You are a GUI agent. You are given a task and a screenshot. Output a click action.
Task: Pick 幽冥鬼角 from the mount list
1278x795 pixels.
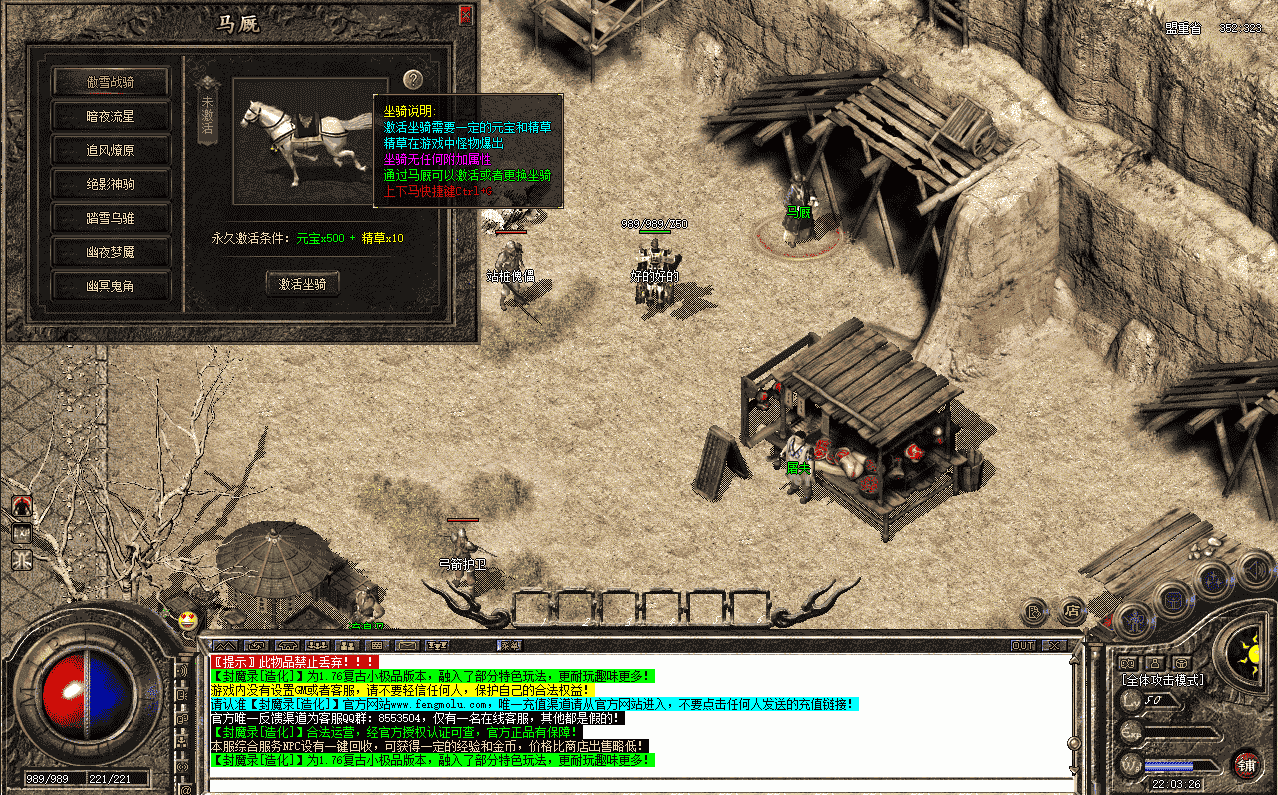(x=110, y=286)
